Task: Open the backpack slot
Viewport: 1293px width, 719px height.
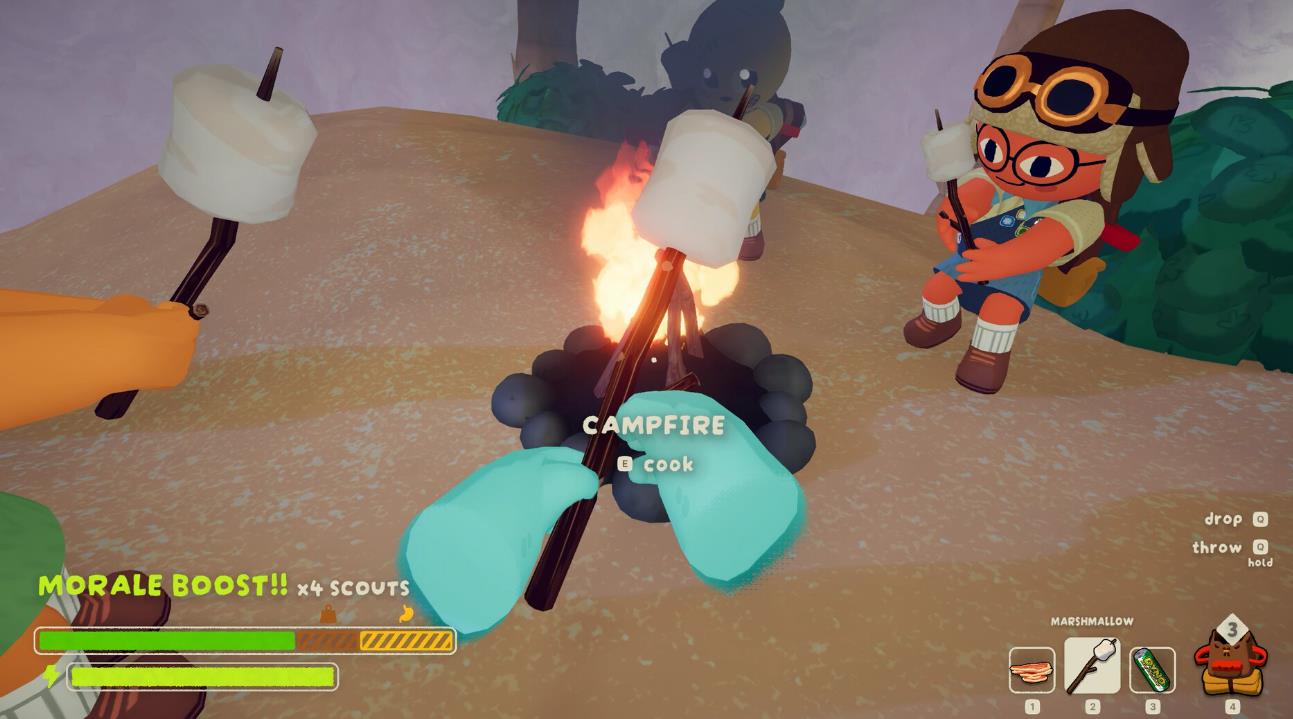Action: (1230, 660)
